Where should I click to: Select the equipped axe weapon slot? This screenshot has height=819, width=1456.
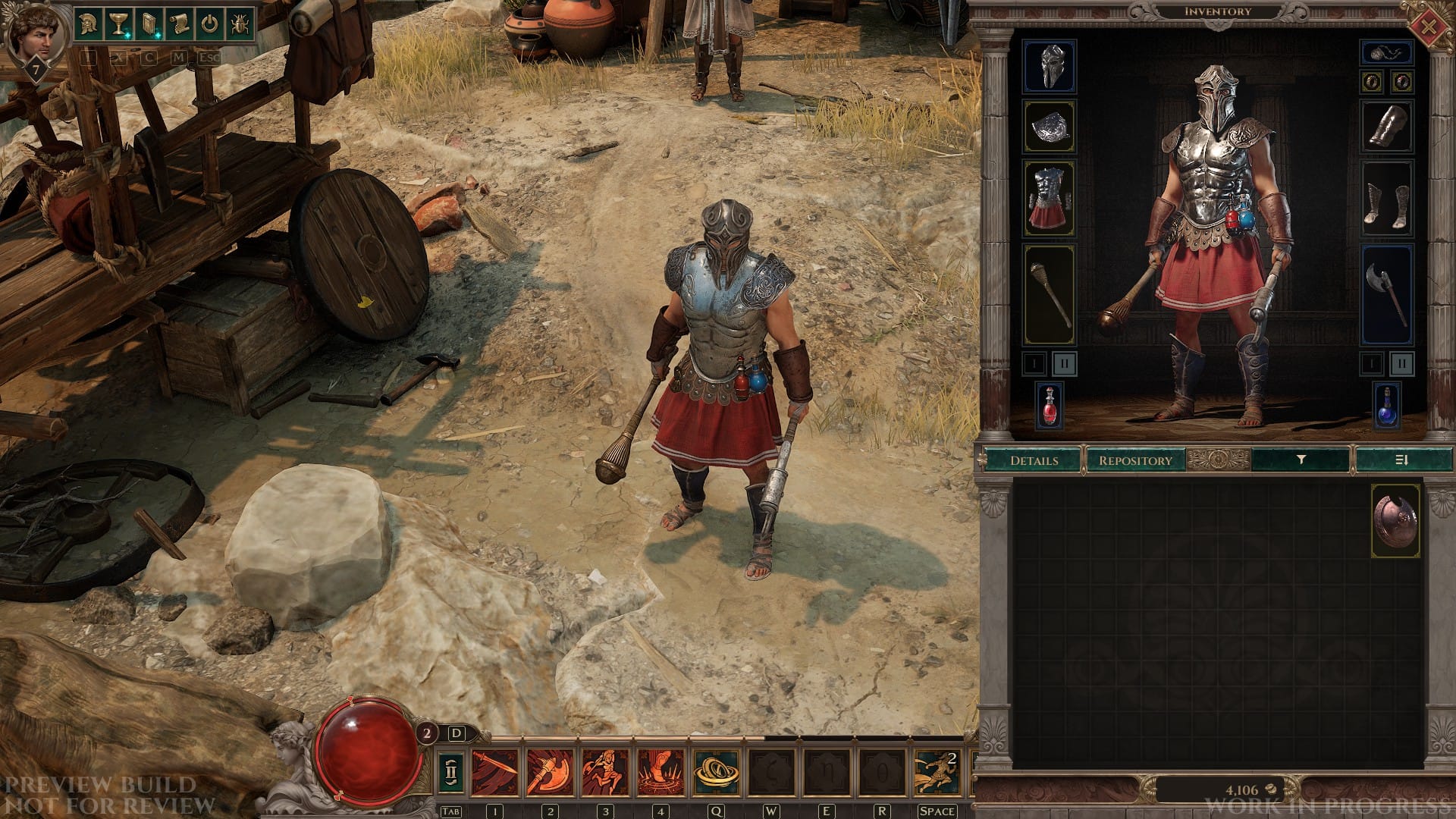click(x=1387, y=294)
